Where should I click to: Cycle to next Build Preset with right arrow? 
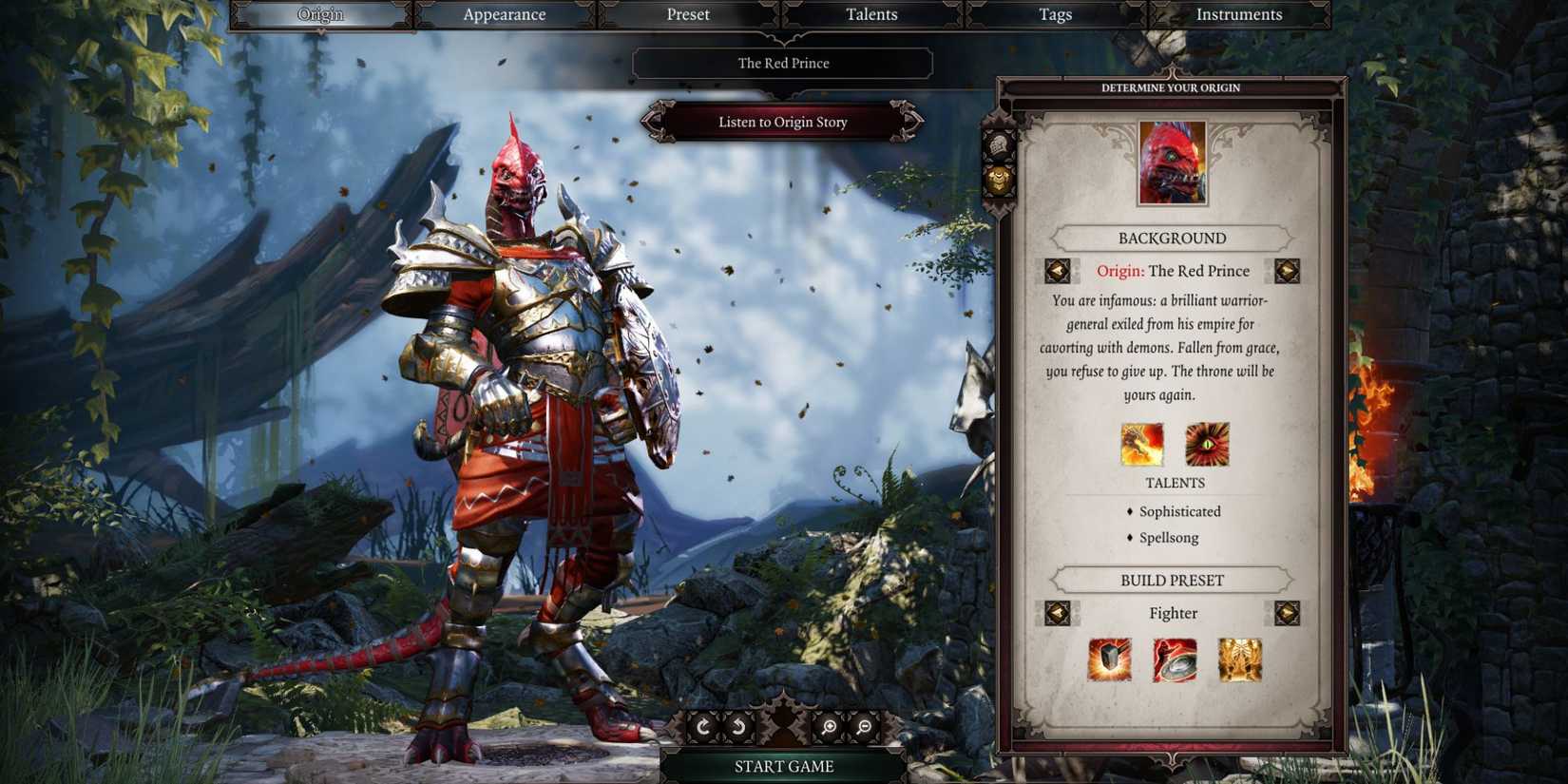coord(1290,613)
